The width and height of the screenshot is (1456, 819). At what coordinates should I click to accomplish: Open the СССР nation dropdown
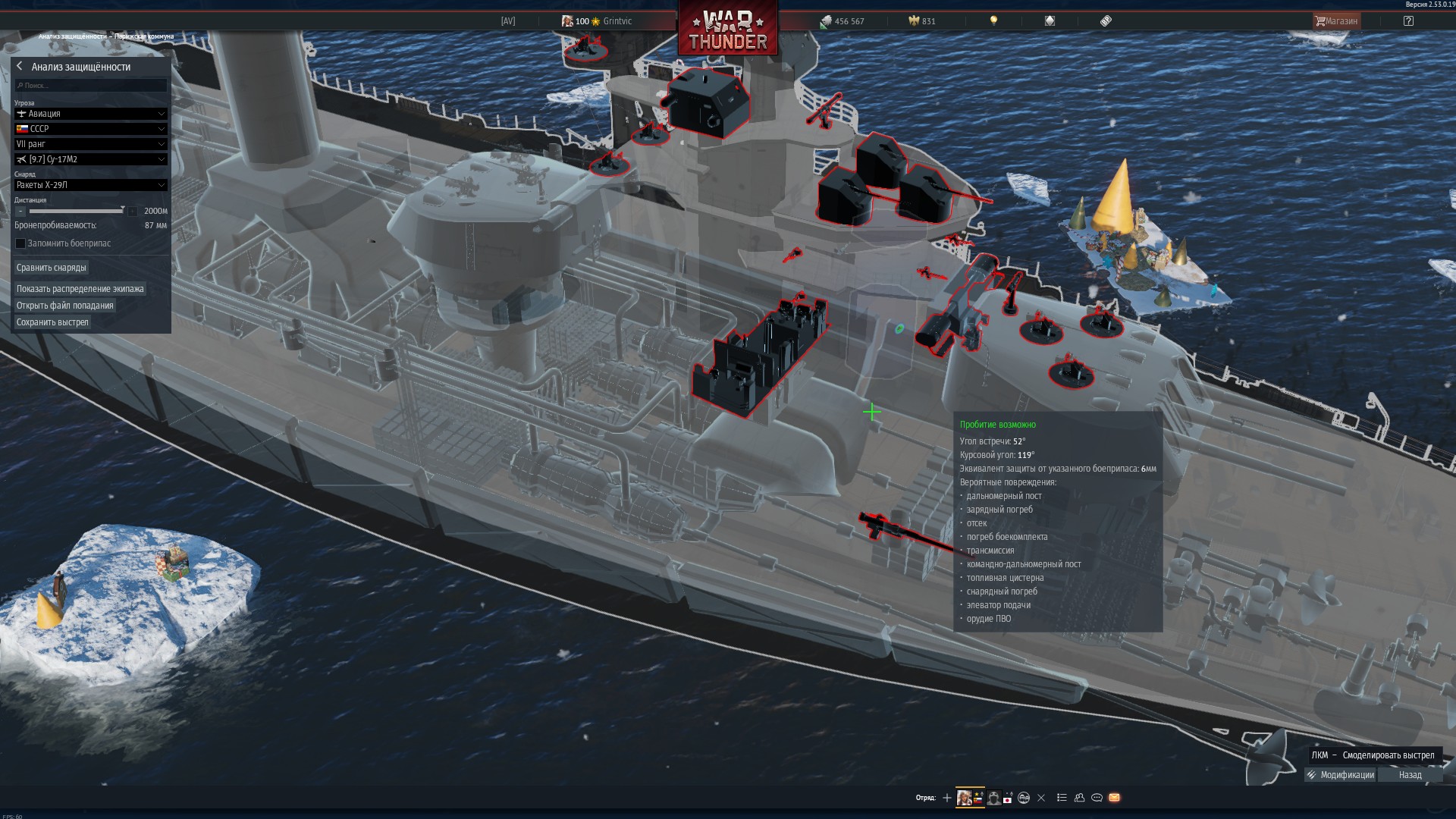[90, 129]
